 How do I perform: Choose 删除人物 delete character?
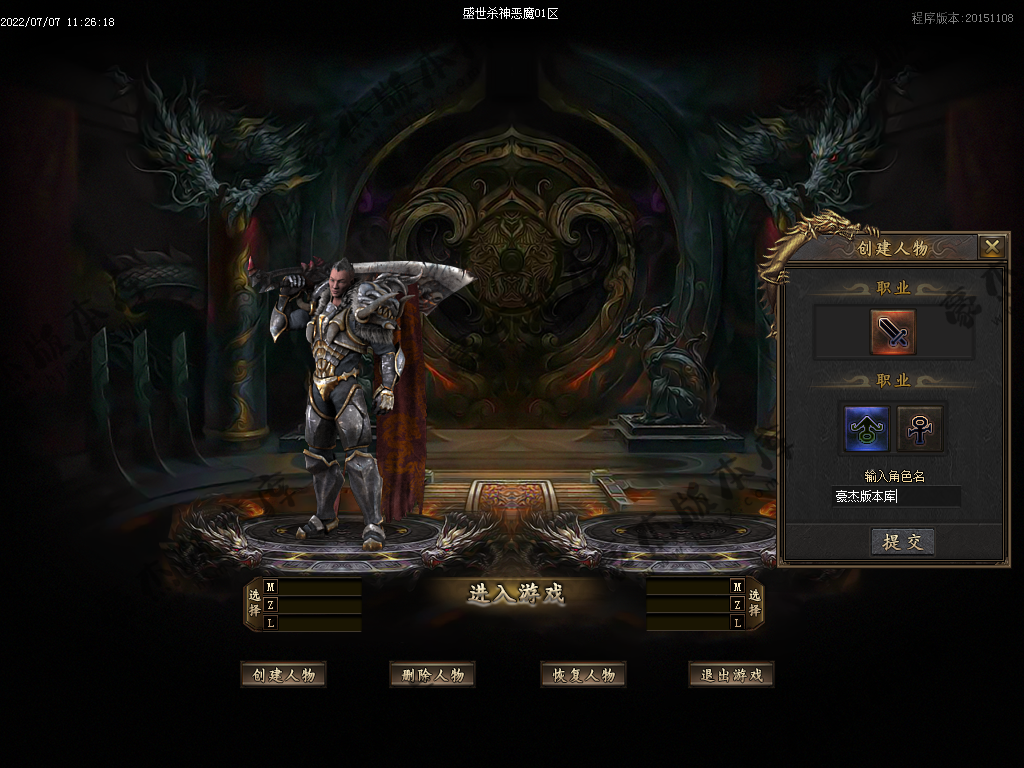click(x=432, y=675)
